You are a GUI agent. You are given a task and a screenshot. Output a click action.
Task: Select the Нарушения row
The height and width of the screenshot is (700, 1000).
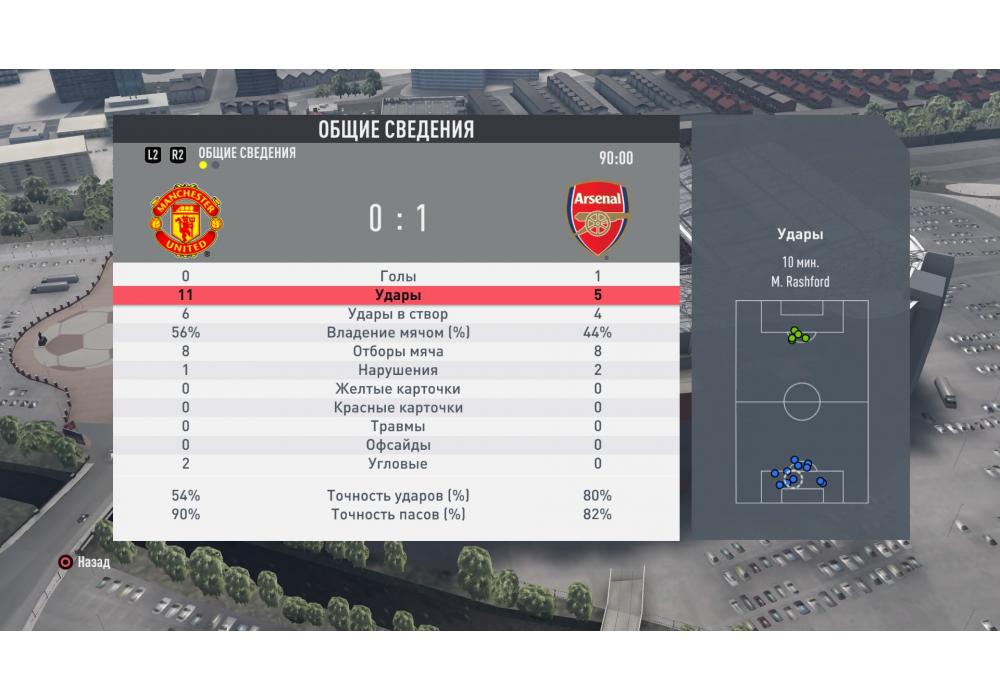[397, 370]
